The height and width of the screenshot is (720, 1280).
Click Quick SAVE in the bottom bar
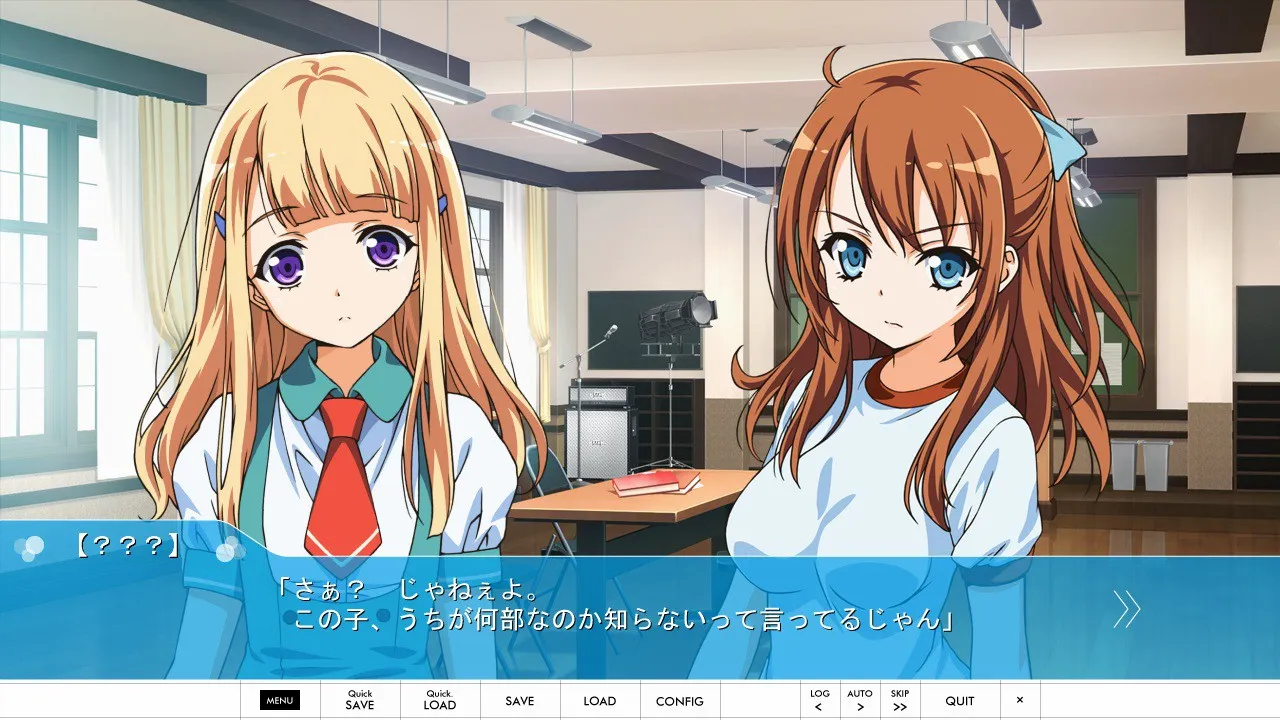pos(360,700)
